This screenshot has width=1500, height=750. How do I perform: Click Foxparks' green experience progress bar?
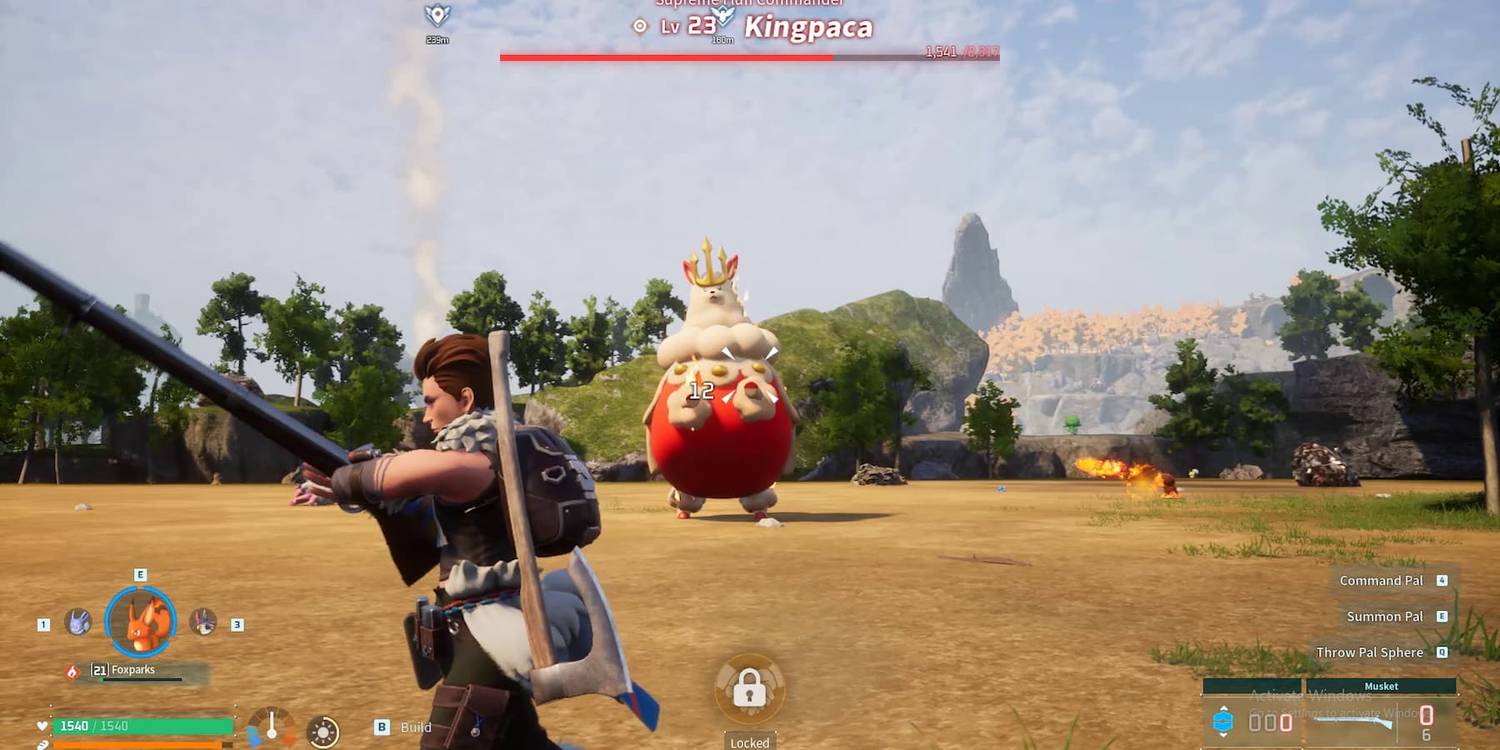[x=140, y=678]
